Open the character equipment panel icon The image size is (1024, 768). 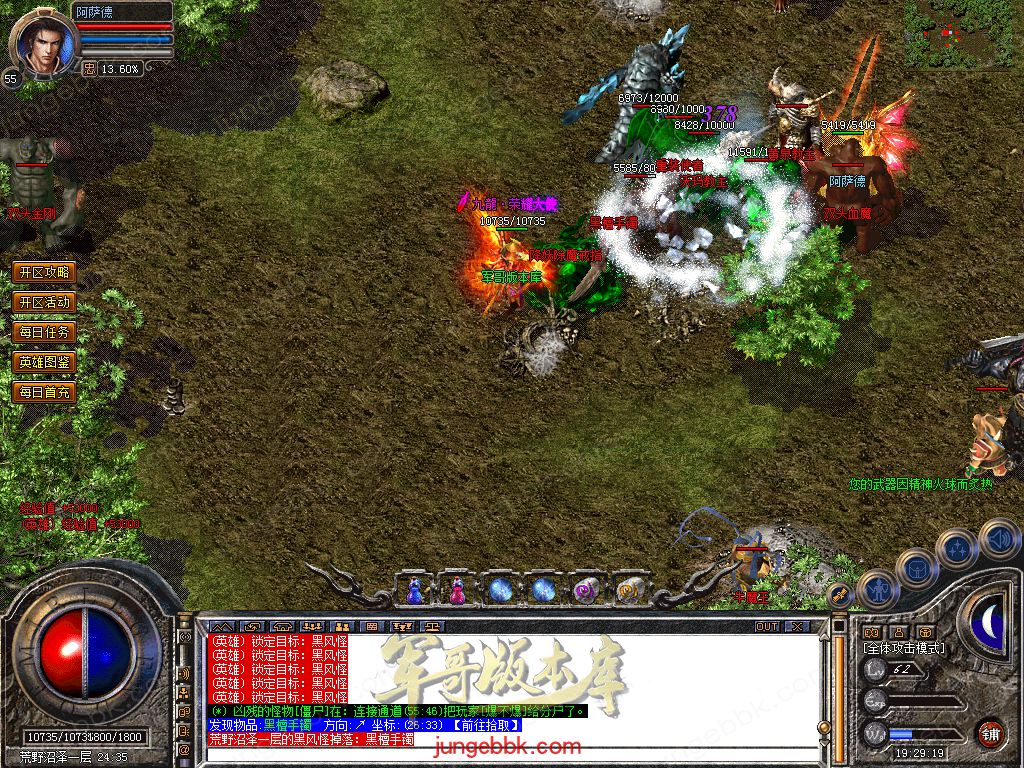tap(878, 589)
